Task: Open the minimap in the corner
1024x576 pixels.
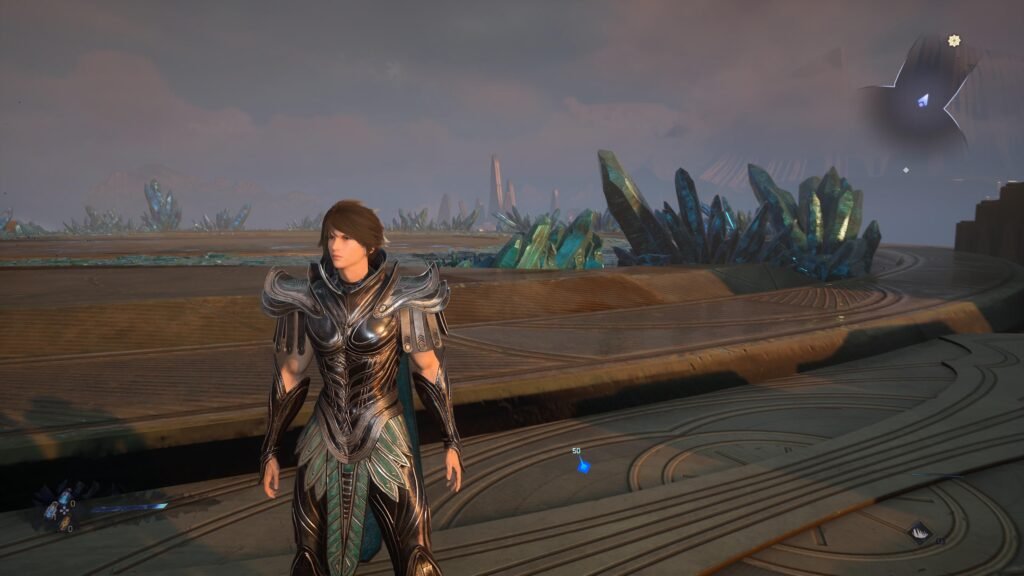Action: point(920,98)
